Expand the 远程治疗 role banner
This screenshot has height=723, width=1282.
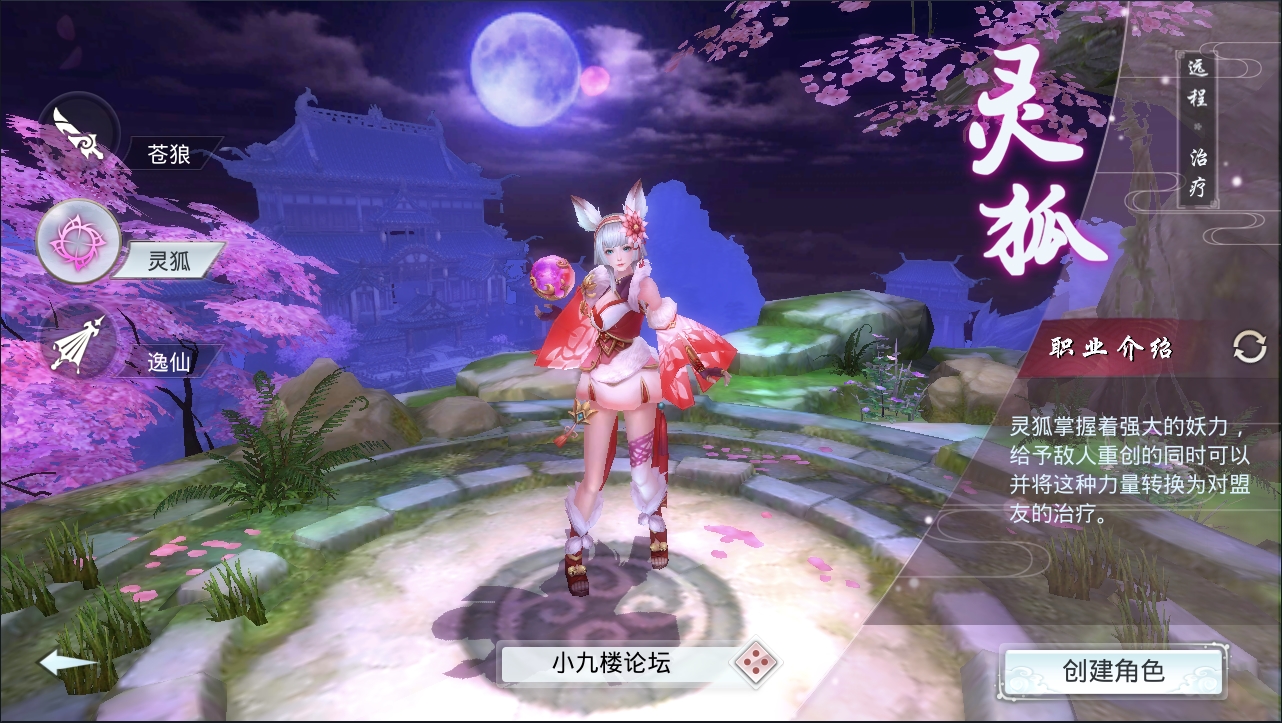point(1196,130)
